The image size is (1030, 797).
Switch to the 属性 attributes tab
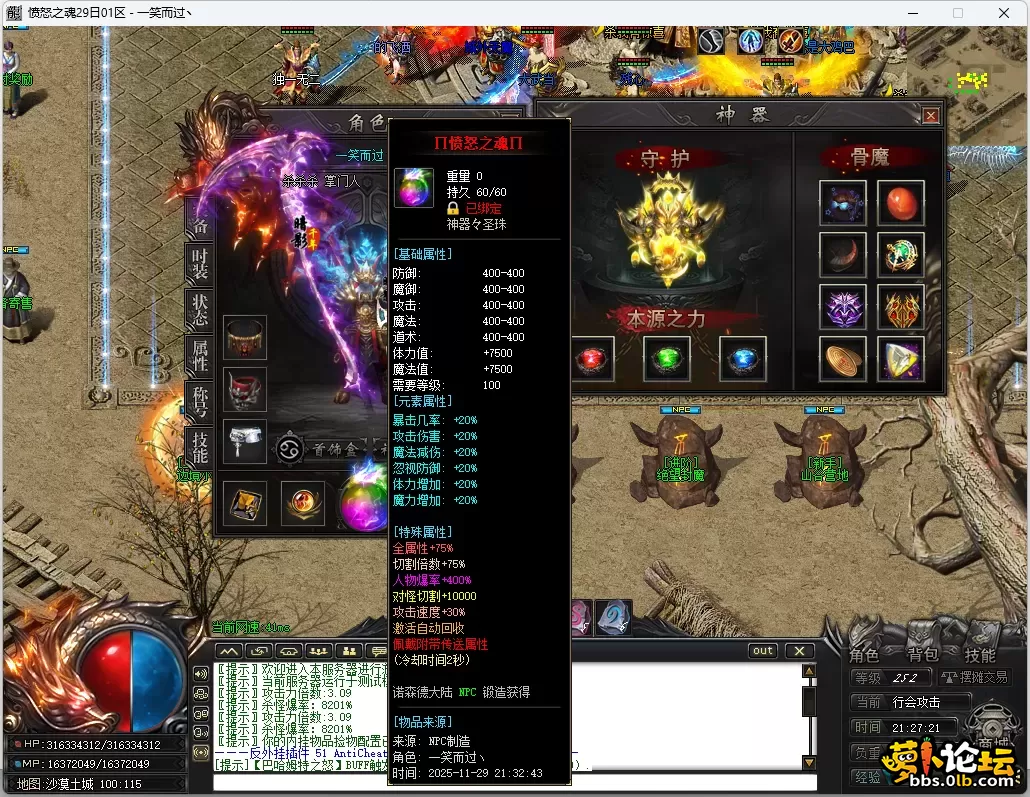tap(200, 355)
